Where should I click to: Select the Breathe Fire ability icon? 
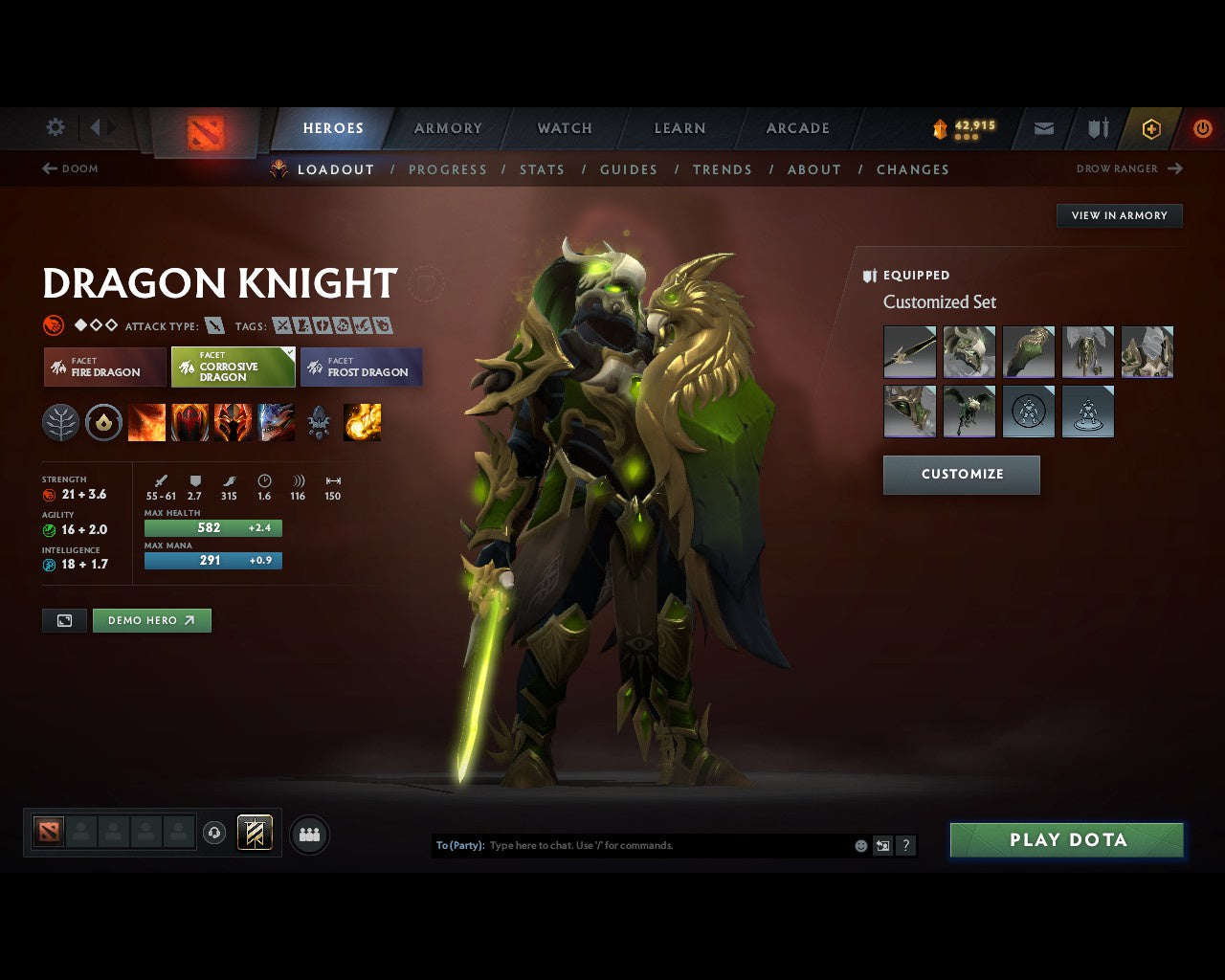[x=147, y=422]
